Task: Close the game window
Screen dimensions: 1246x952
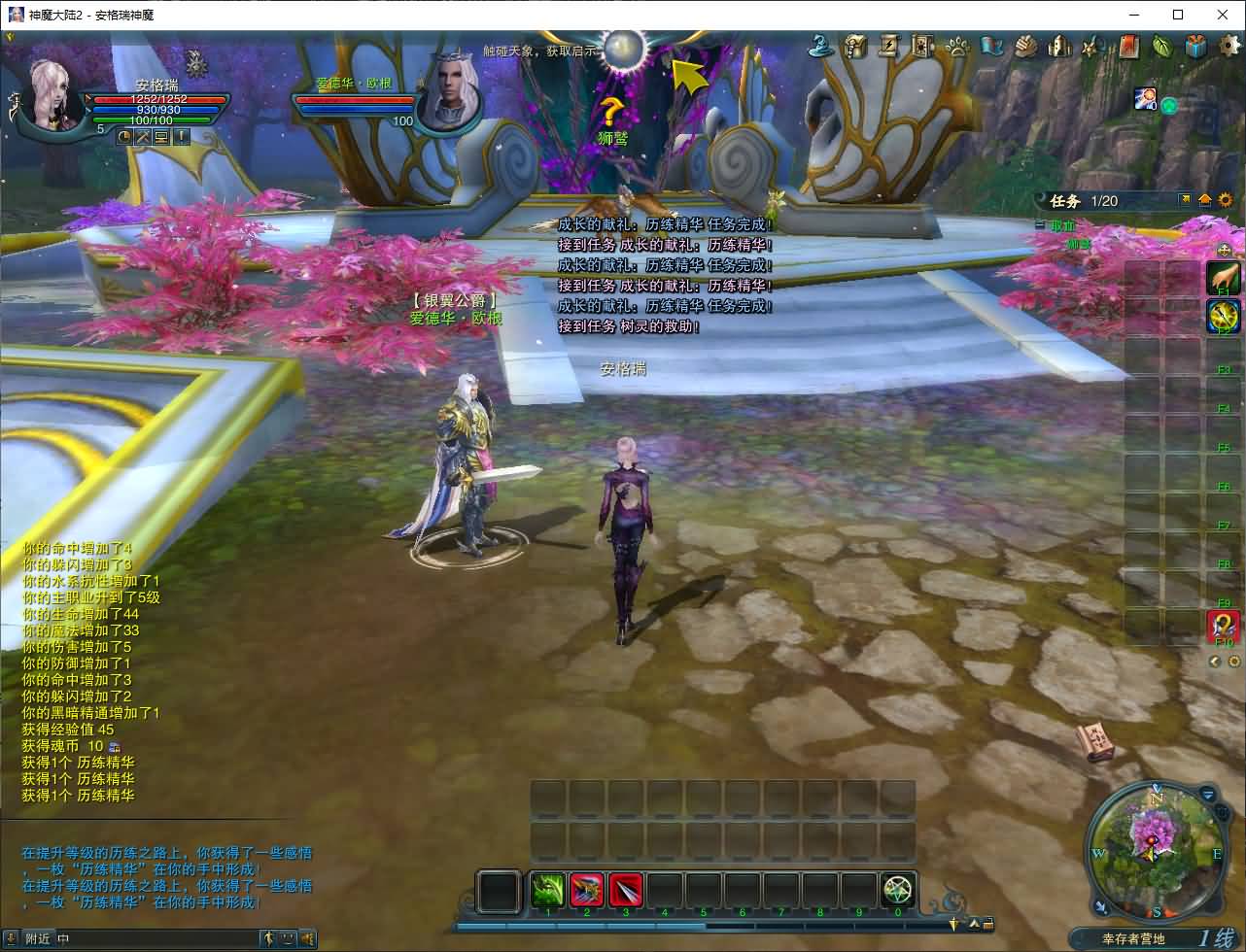Action: pyautogui.click(x=1223, y=15)
